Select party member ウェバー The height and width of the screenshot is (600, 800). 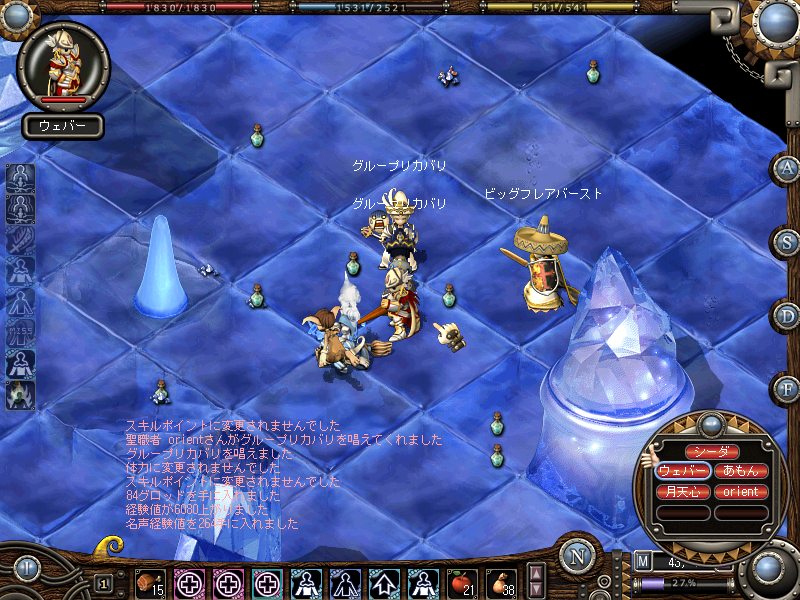683,472
